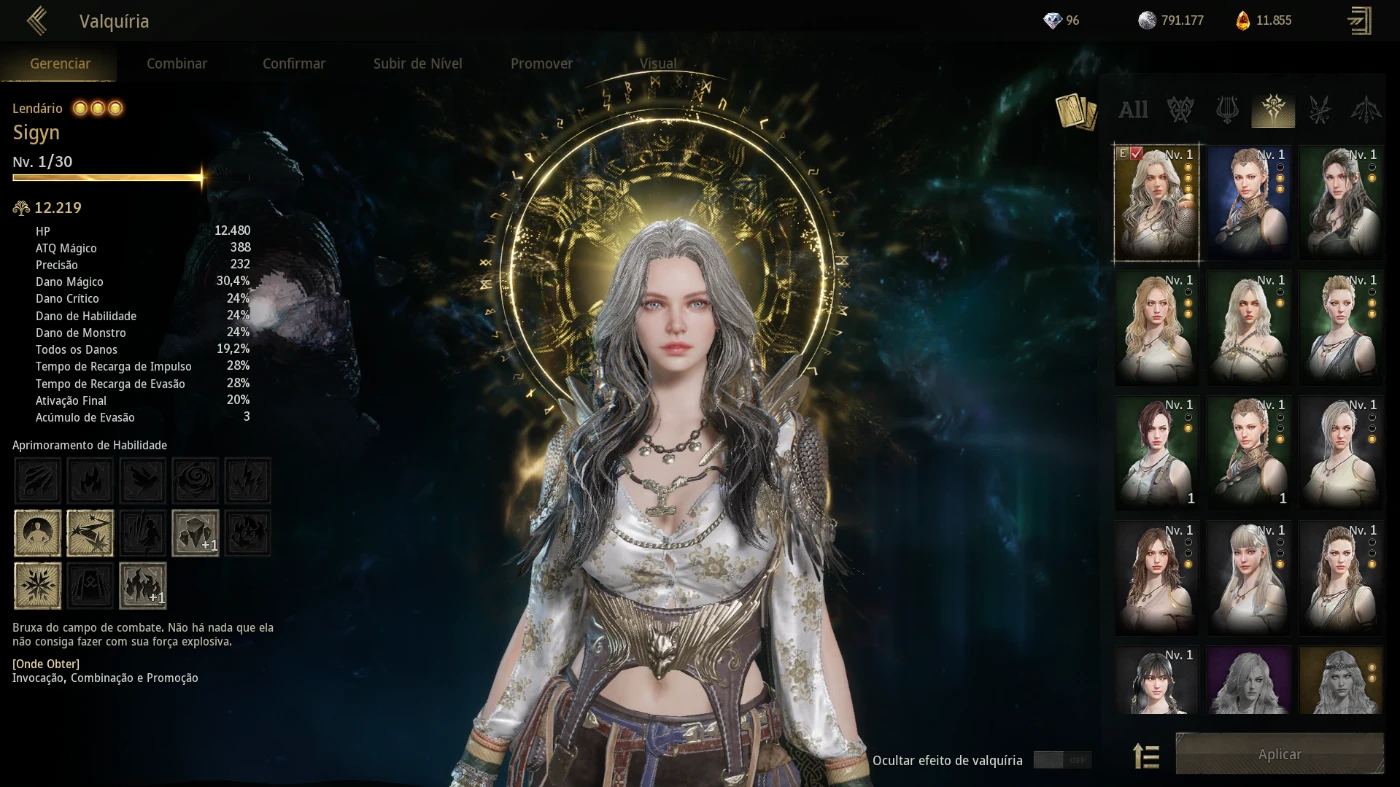This screenshot has width=1400, height=787.
Task: Select the harp class filter icon
Action: click(x=1227, y=110)
